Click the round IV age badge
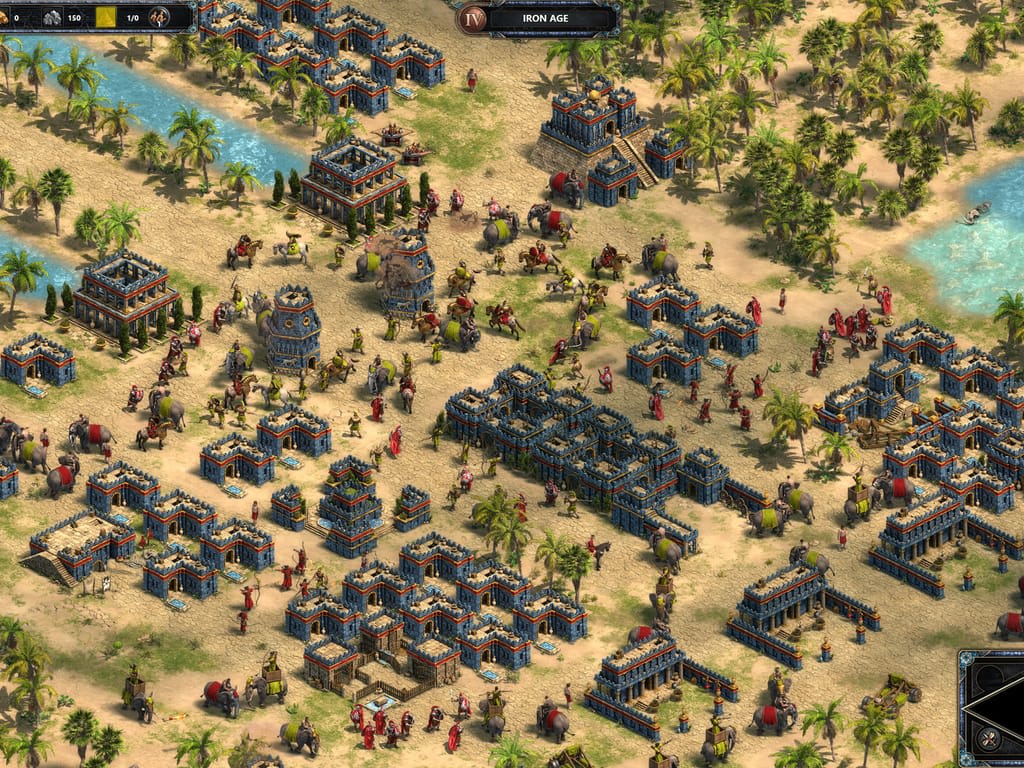This screenshot has height=768, width=1024. tap(472, 17)
